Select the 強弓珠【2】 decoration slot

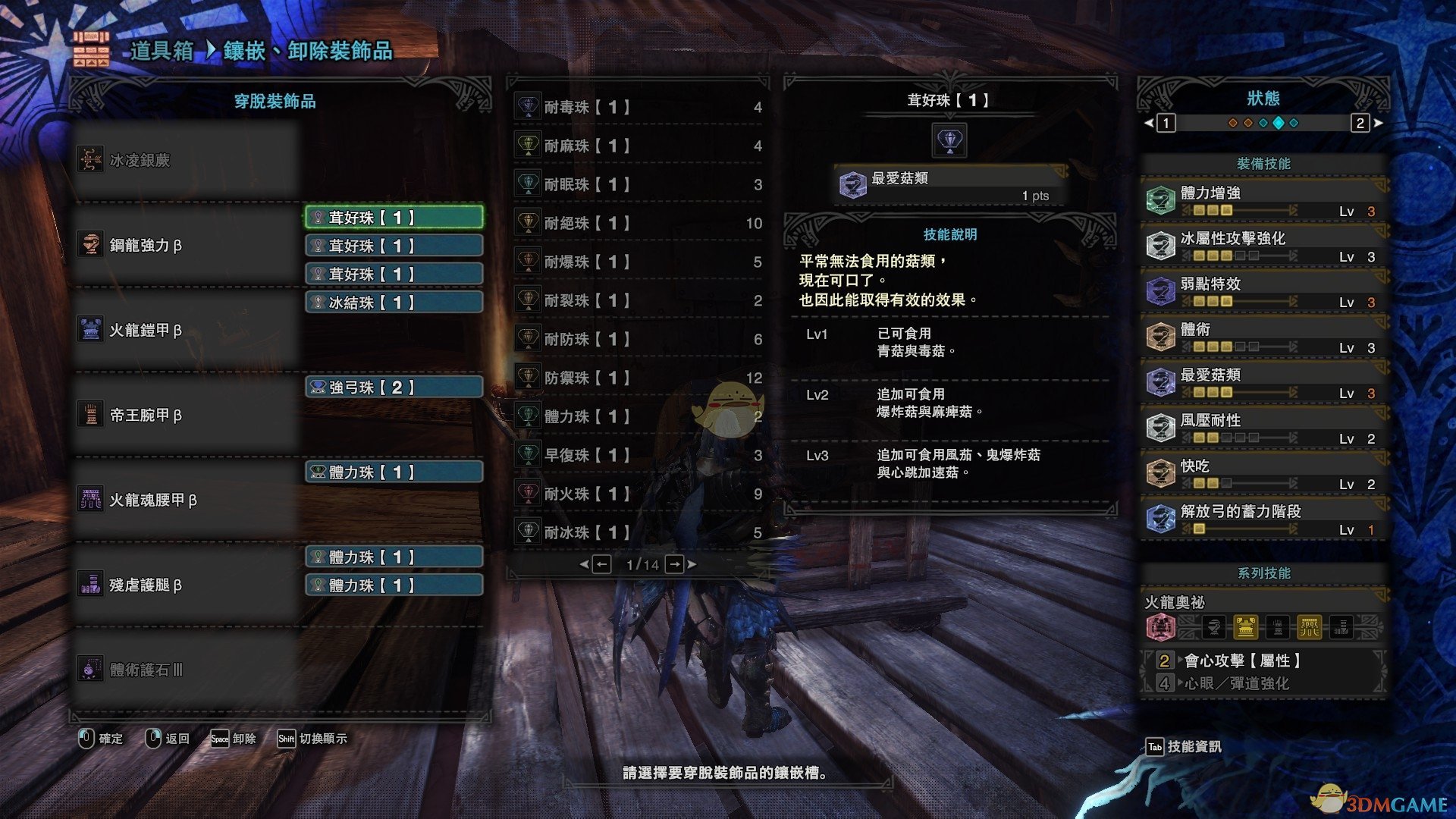click(x=394, y=388)
